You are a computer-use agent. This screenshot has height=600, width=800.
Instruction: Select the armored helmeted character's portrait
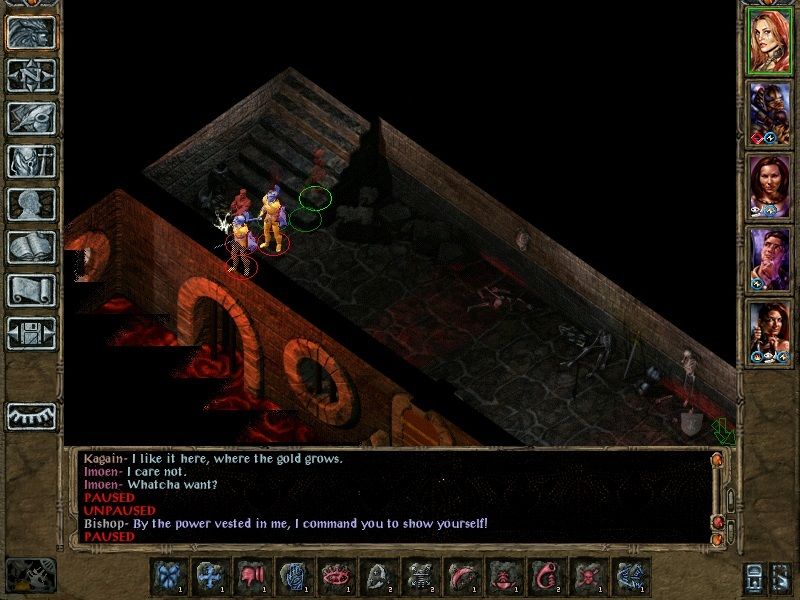pos(770,111)
